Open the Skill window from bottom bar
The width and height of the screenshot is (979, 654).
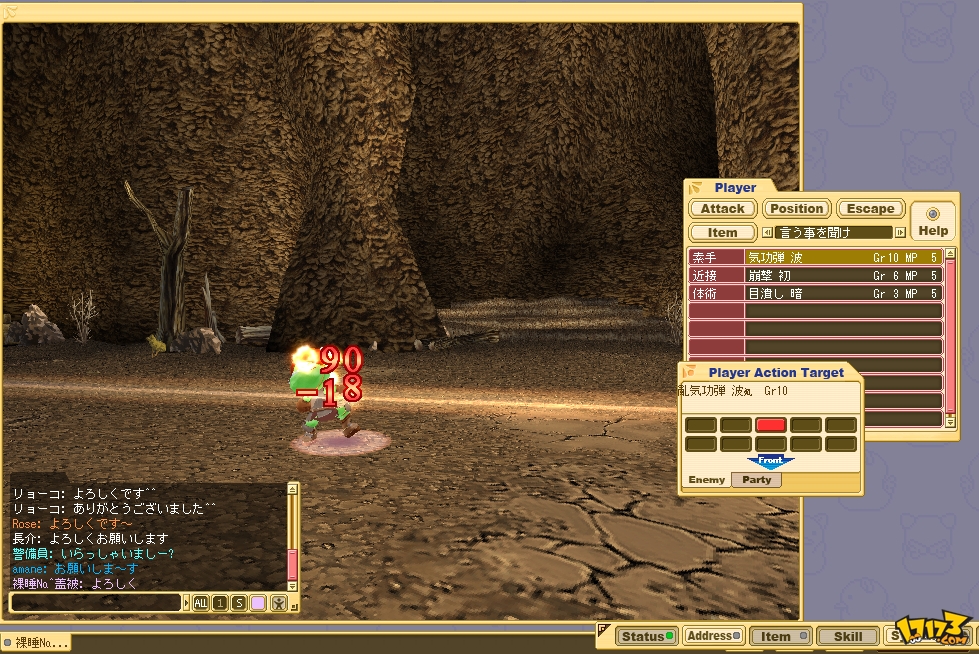point(847,636)
